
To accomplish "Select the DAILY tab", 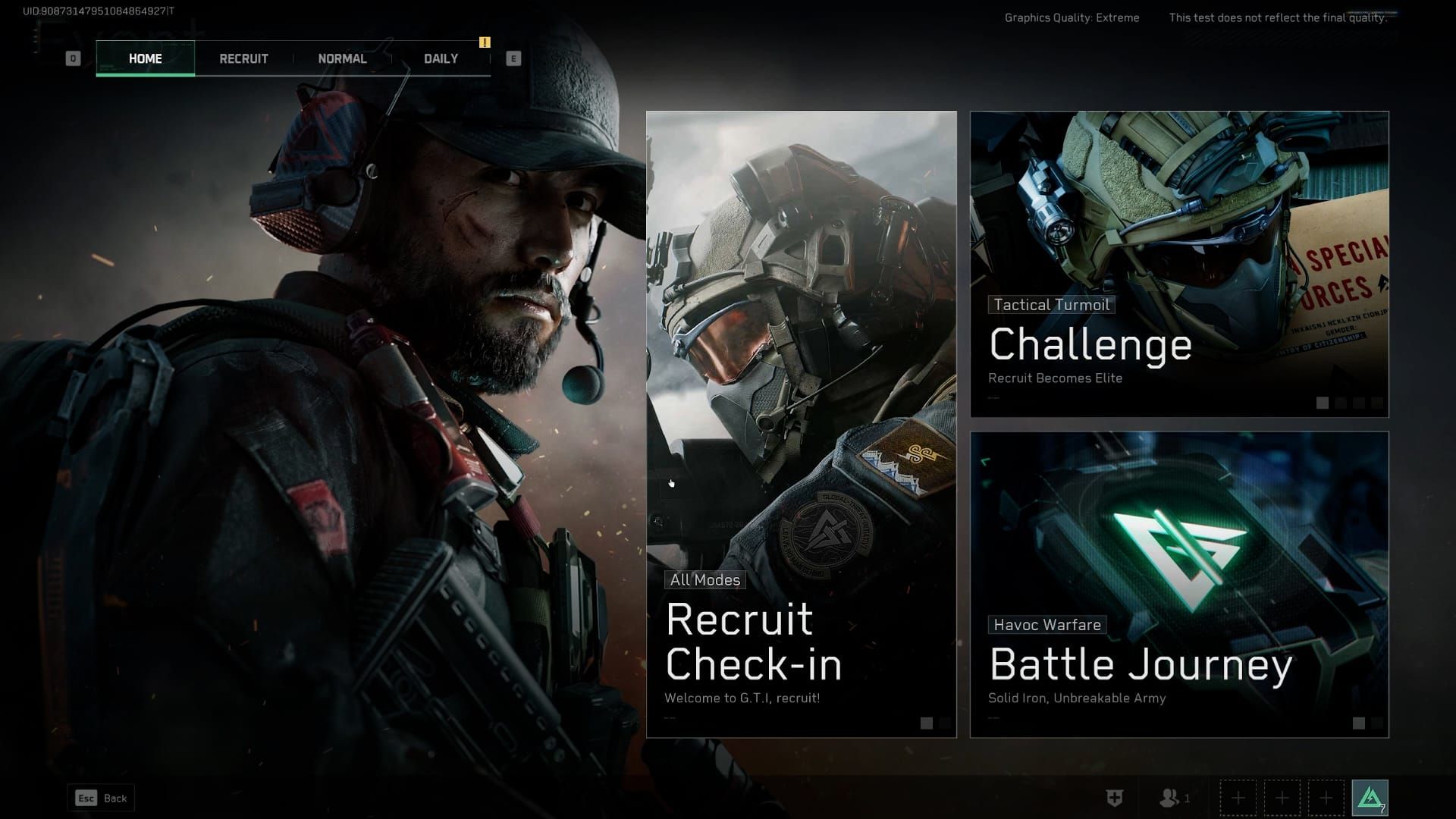I will [441, 58].
